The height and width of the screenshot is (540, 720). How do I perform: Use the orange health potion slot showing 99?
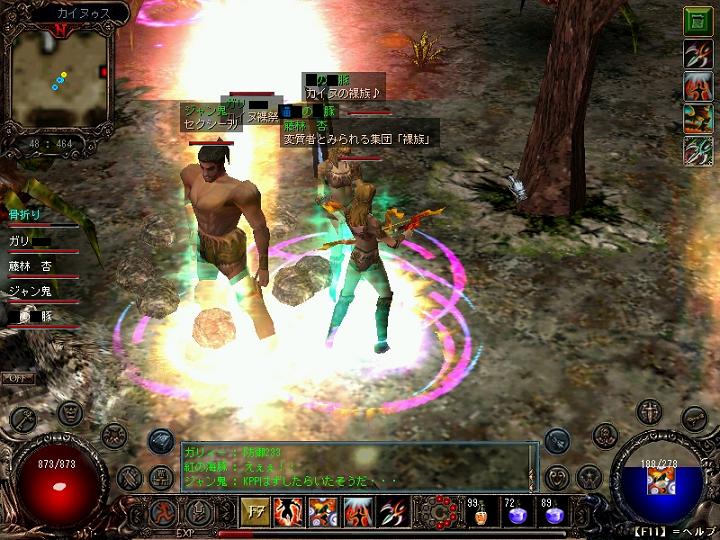pos(483,513)
